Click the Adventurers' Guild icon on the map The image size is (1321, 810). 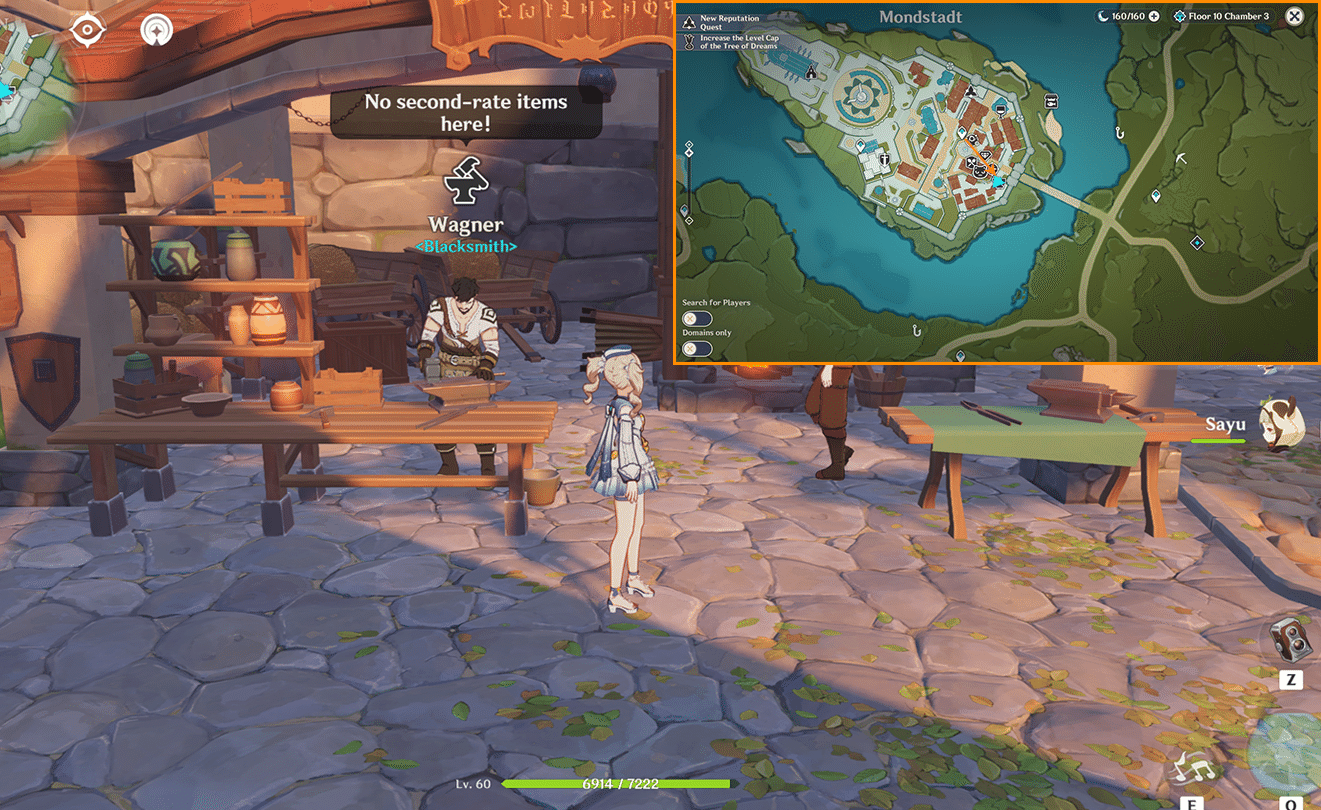(969, 90)
